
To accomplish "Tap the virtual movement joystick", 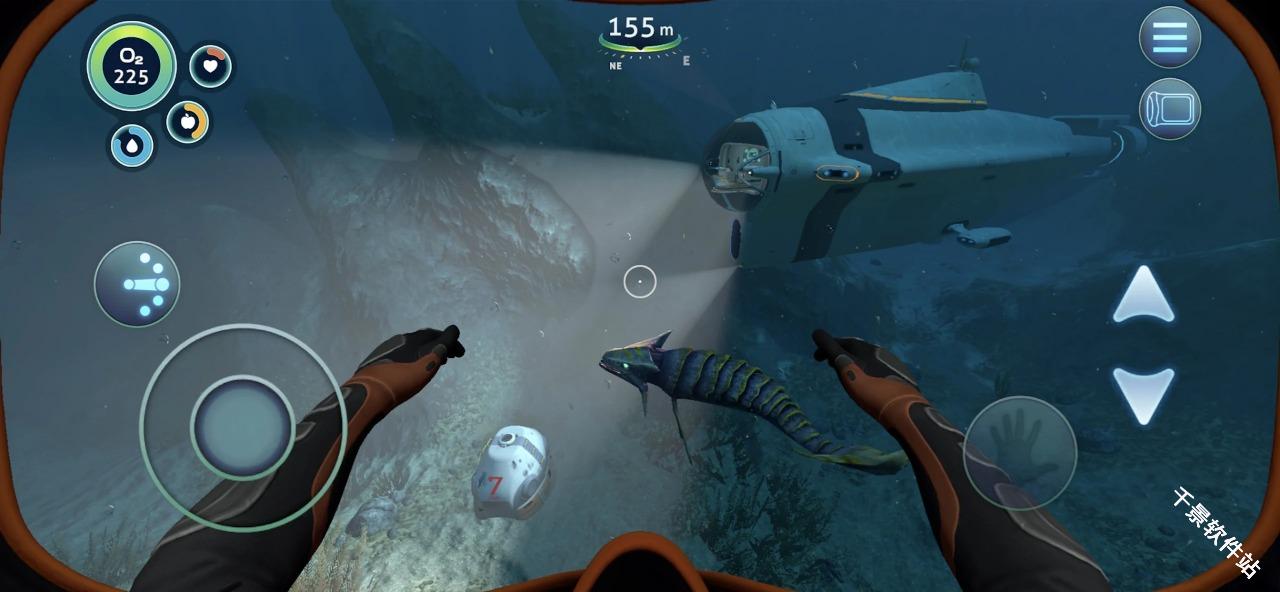I will (x=243, y=427).
